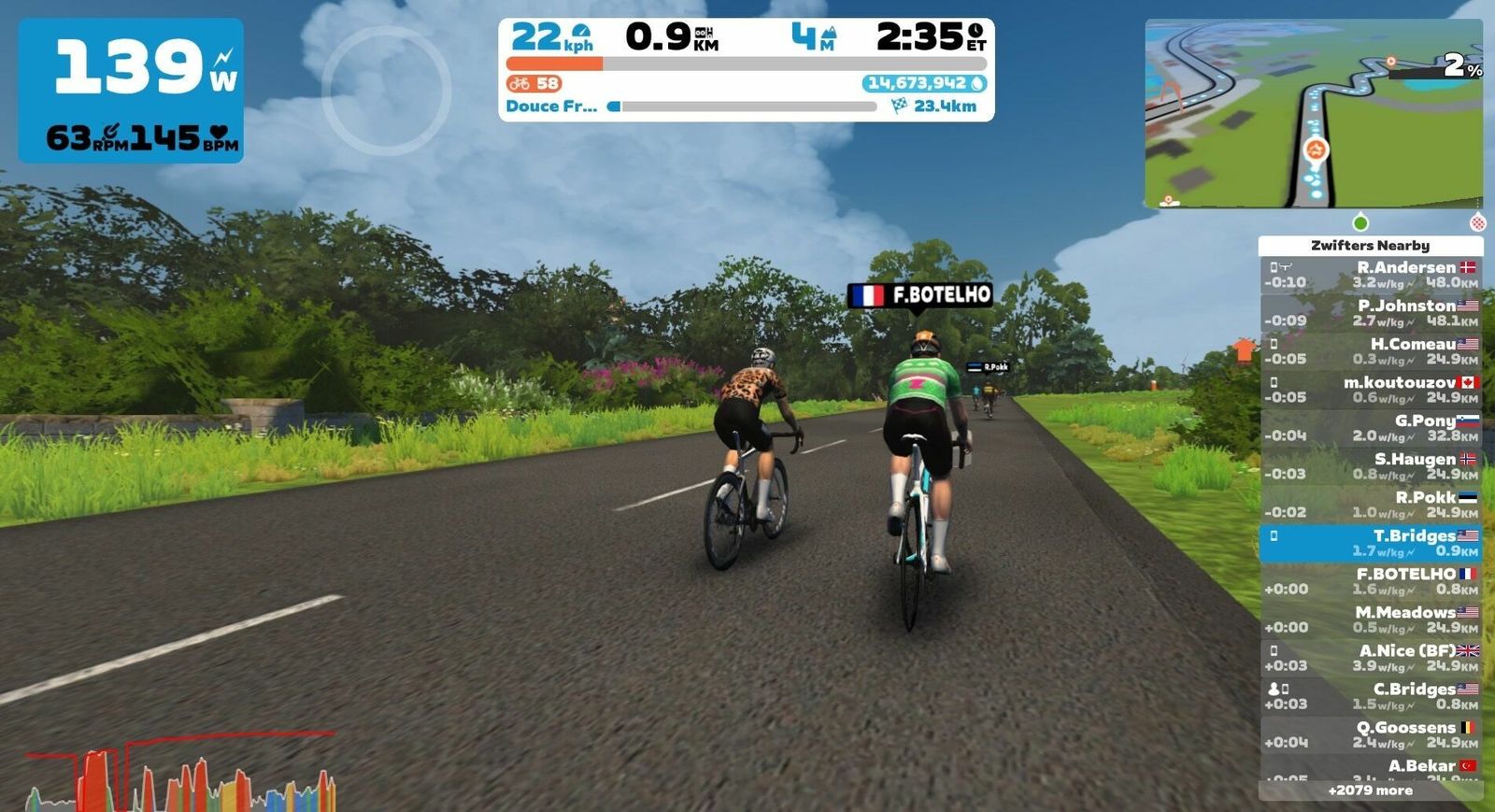The width and height of the screenshot is (1495, 812).
Task: Click the F.BOTELHO name tag above rider
Action: [920, 295]
